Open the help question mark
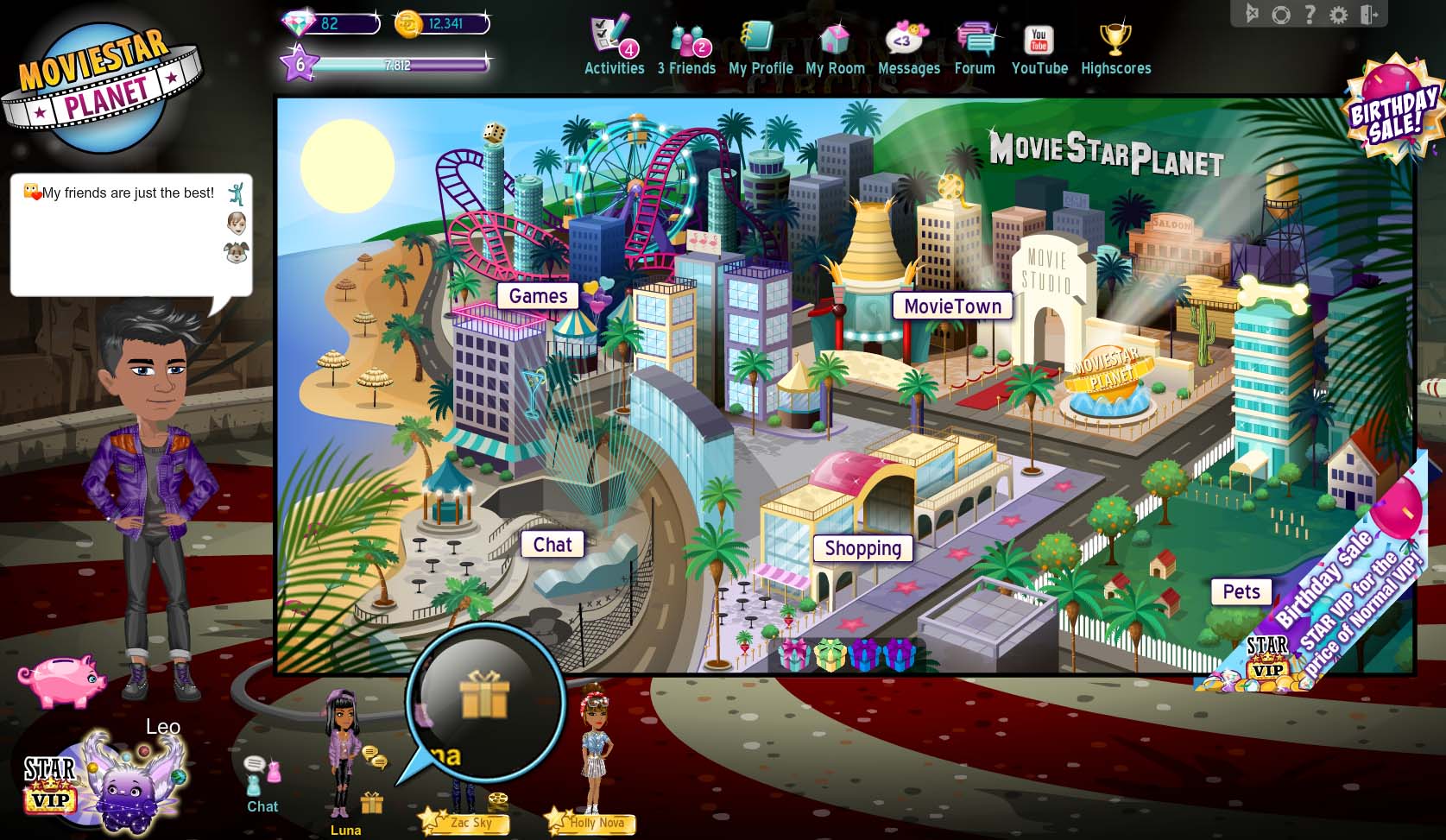The image size is (1446, 840). 1310,14
